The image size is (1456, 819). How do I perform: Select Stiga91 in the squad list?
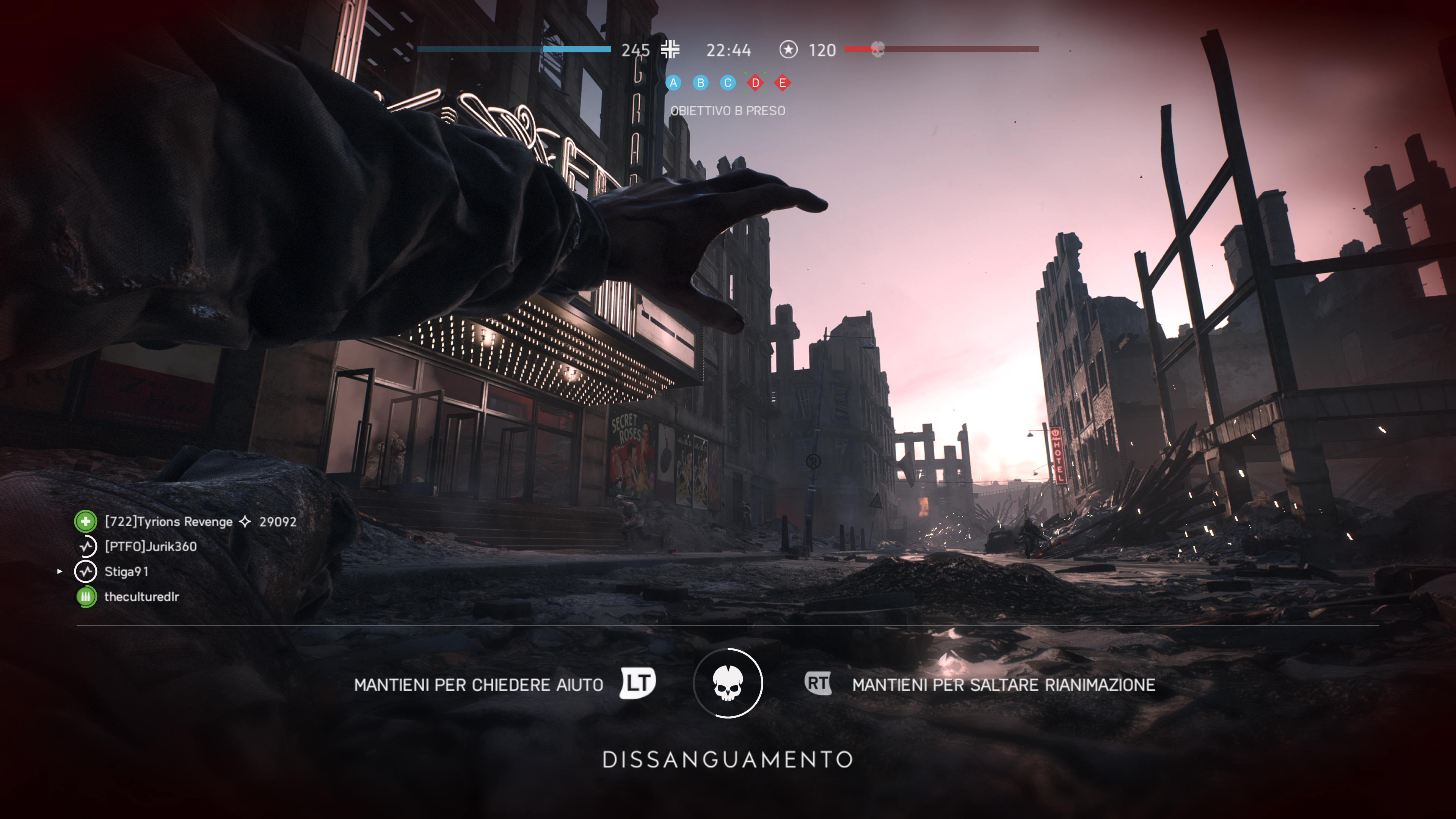pyautogui.click(x=127, y=571)
